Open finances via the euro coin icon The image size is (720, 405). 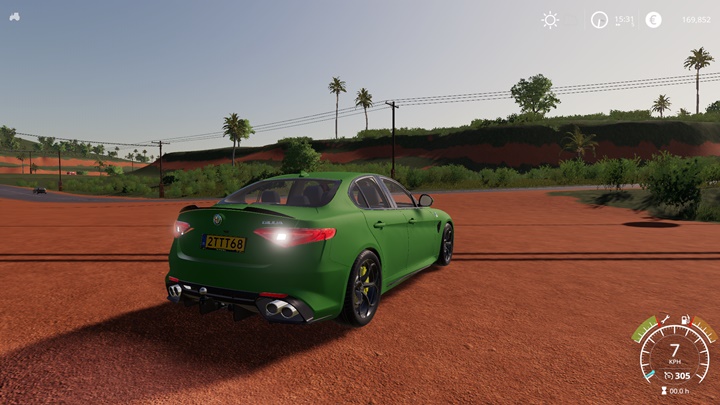point(653,19)
